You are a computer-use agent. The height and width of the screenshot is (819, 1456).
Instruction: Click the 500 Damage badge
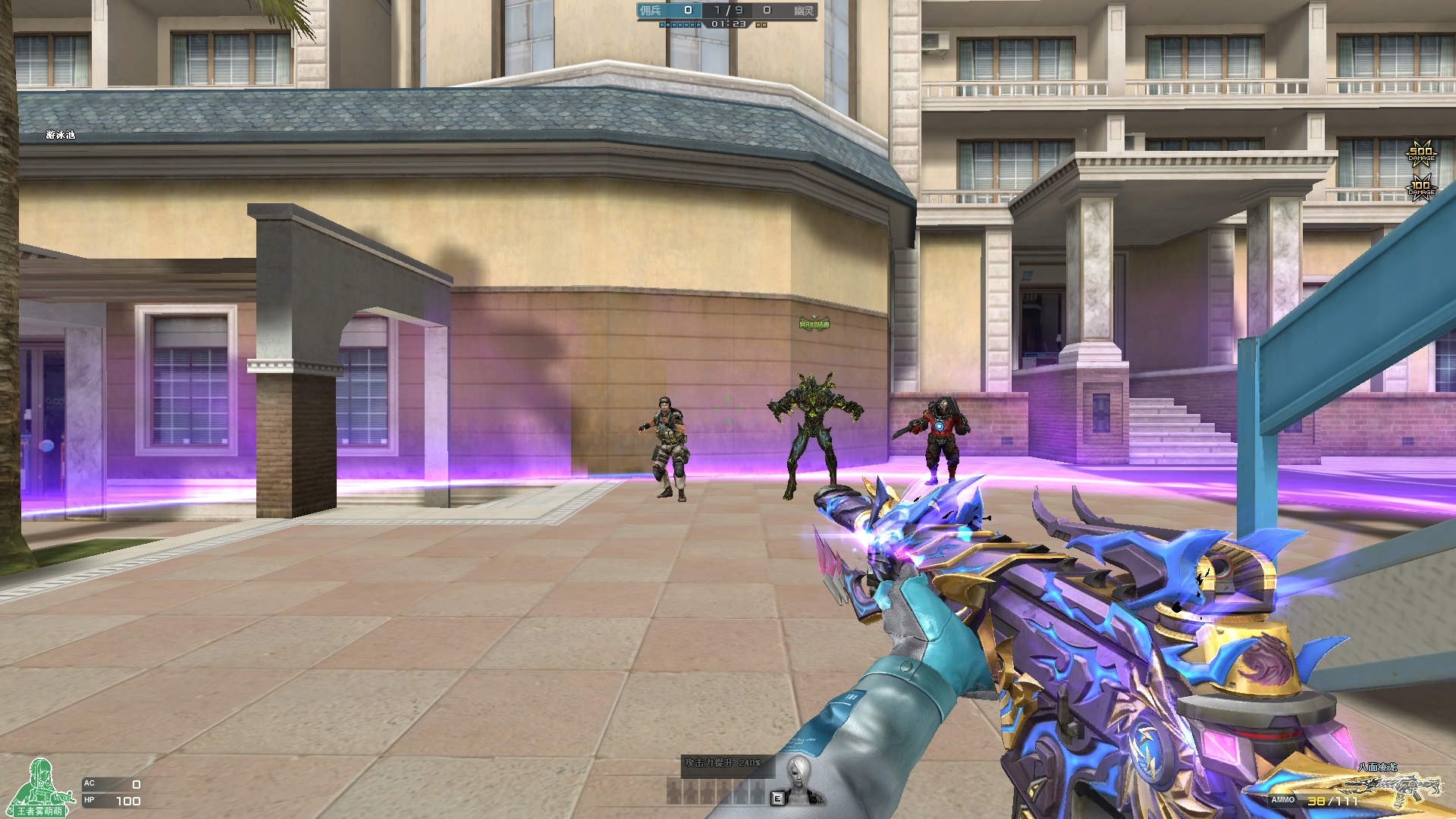1421,153
